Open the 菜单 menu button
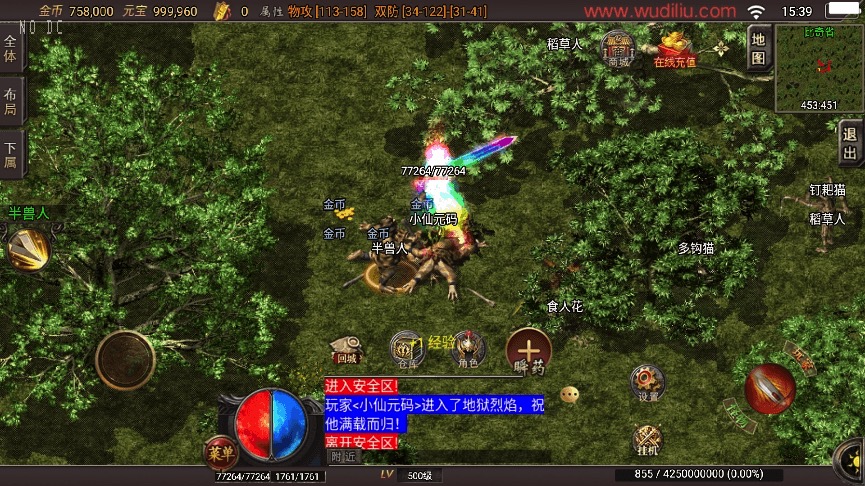 218,452
